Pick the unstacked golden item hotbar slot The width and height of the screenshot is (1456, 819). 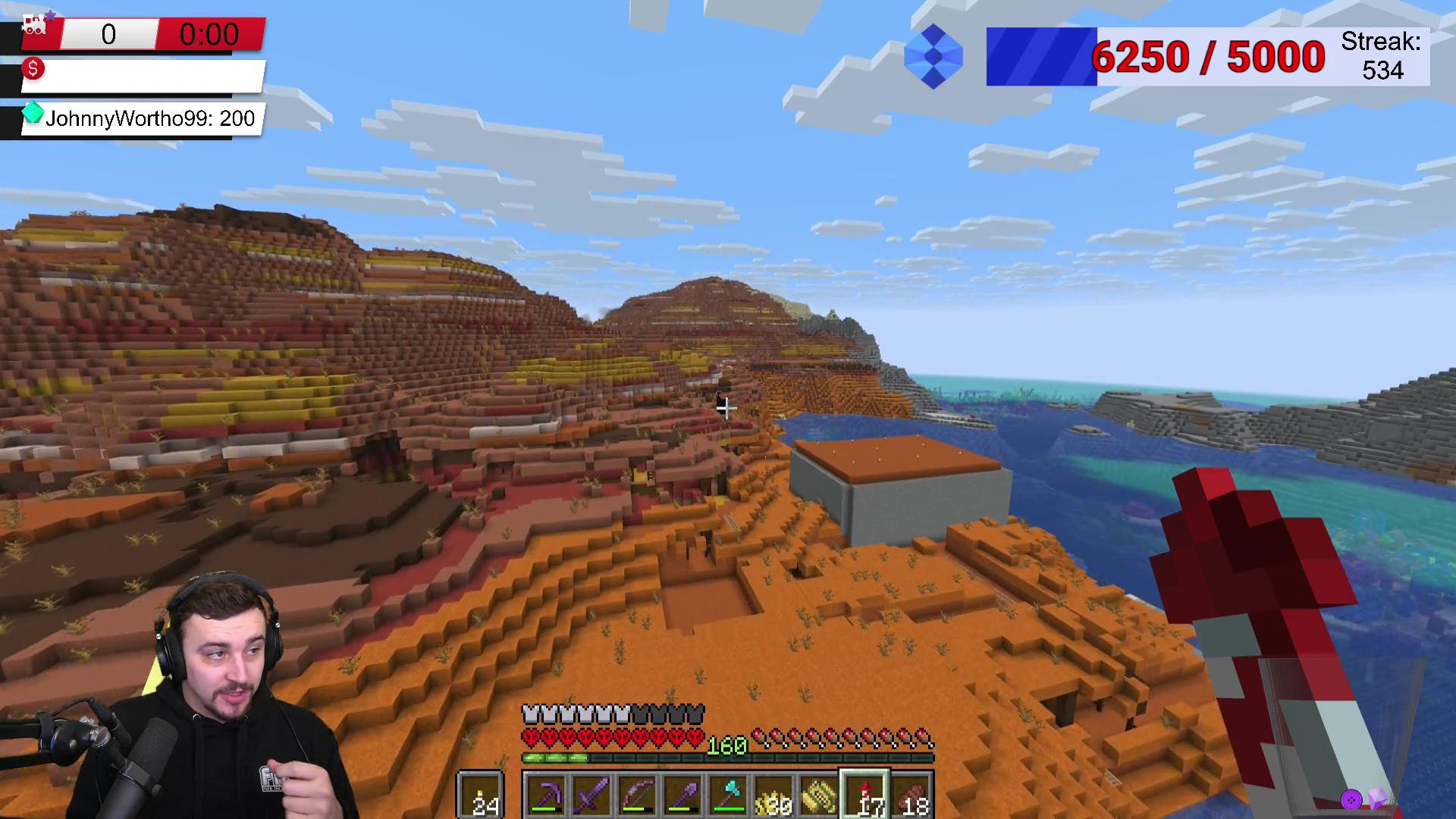(819, 795)
